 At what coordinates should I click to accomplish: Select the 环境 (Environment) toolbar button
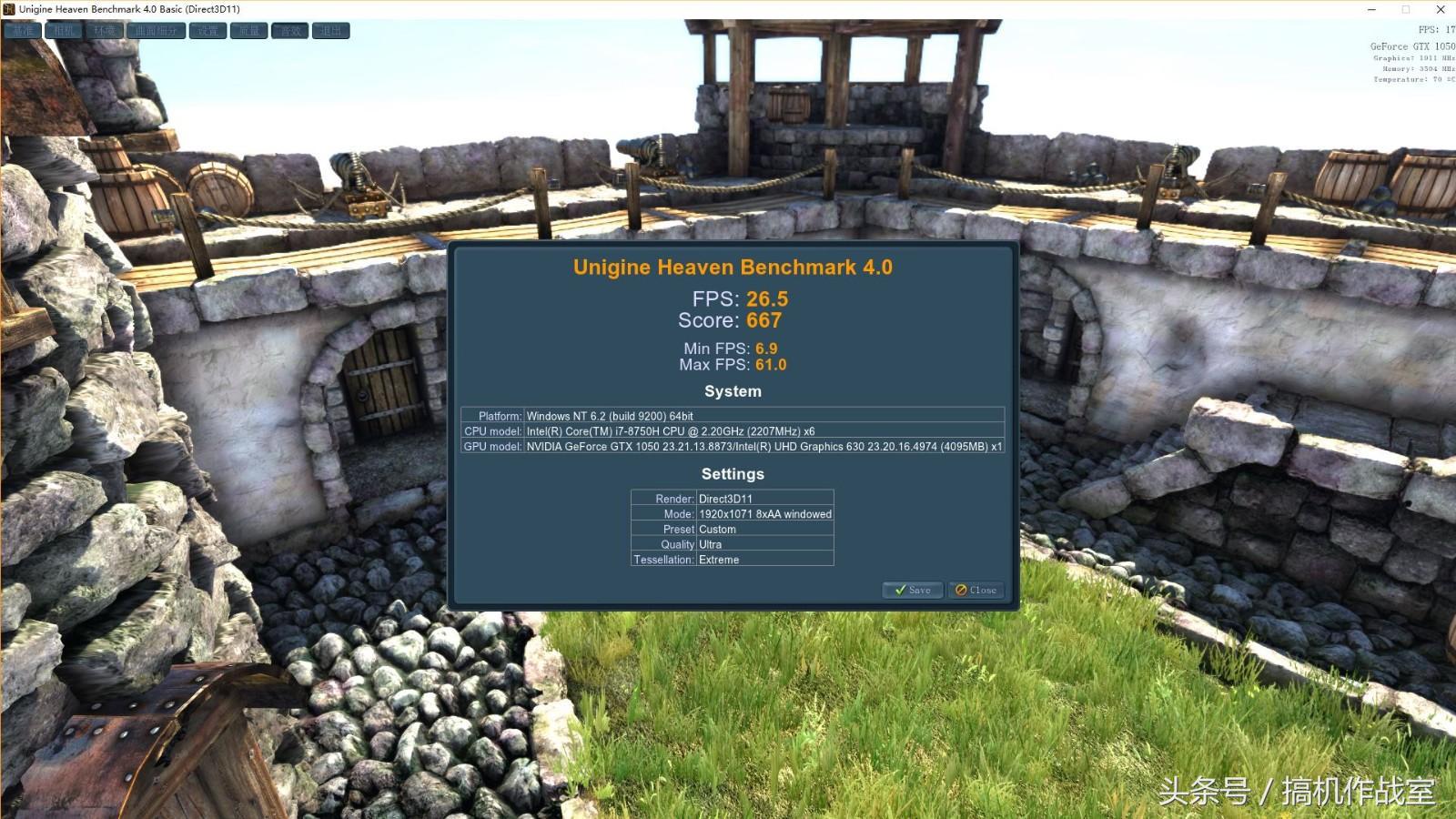click(106, 31)
